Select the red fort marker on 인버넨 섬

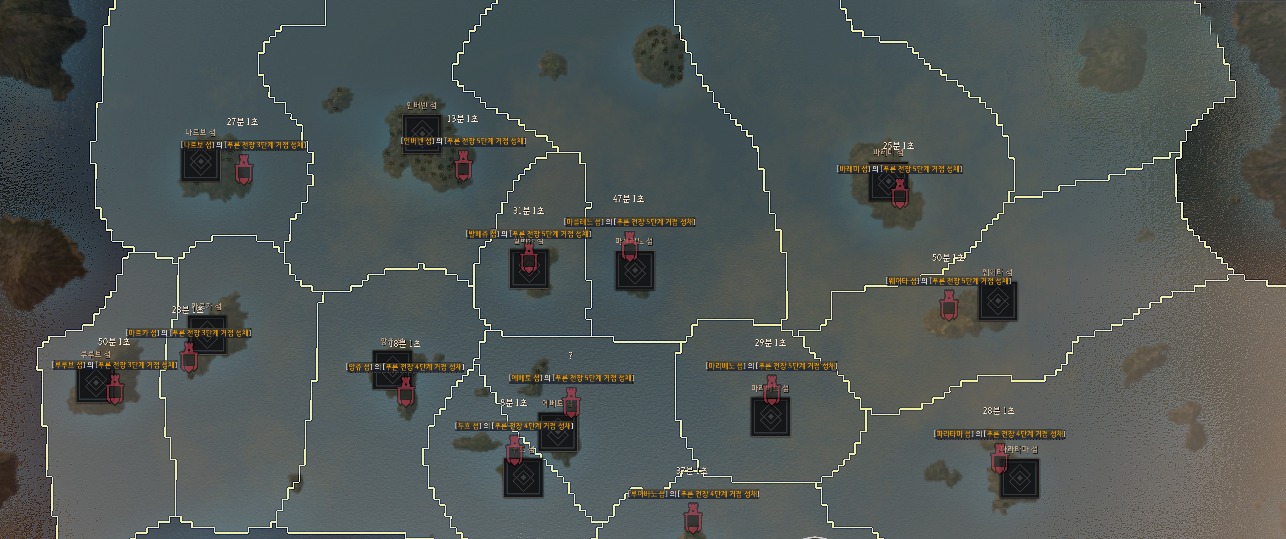(x=463, y=166)
